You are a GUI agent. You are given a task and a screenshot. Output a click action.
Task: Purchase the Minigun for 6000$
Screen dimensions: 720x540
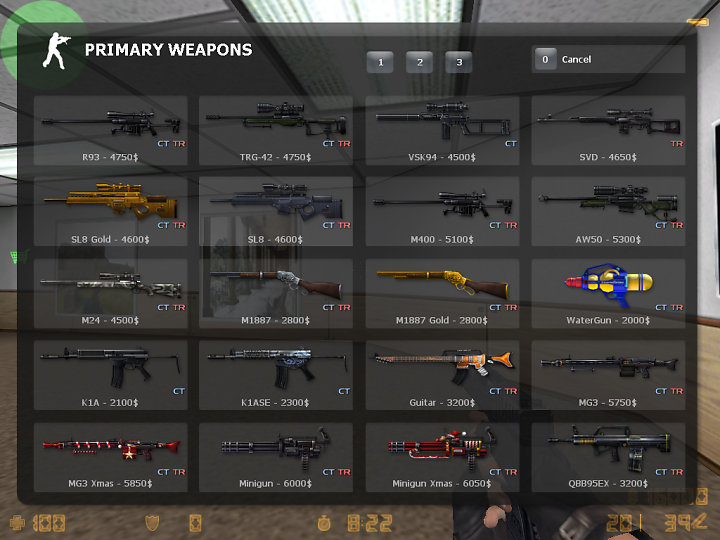pos(276,458)
